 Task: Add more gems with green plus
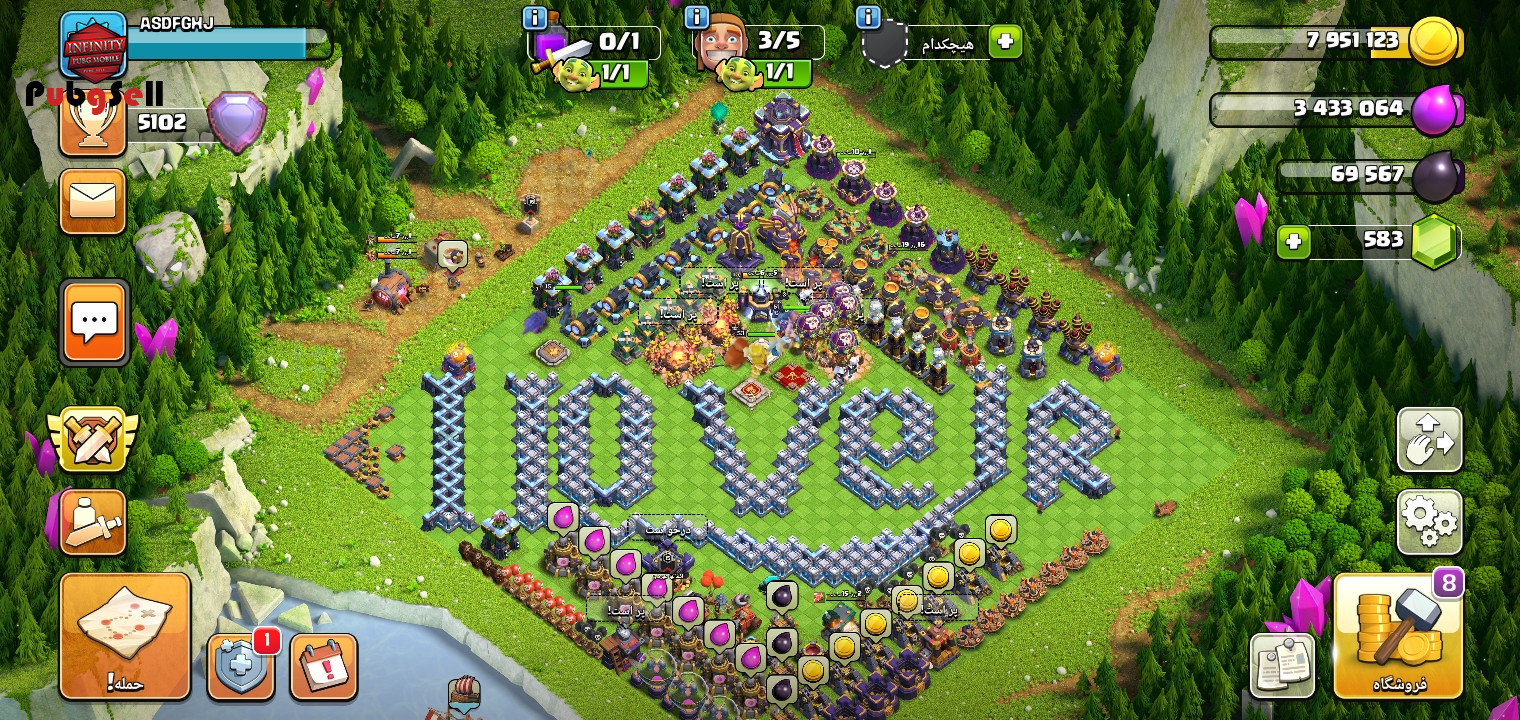click(1293, 242)
